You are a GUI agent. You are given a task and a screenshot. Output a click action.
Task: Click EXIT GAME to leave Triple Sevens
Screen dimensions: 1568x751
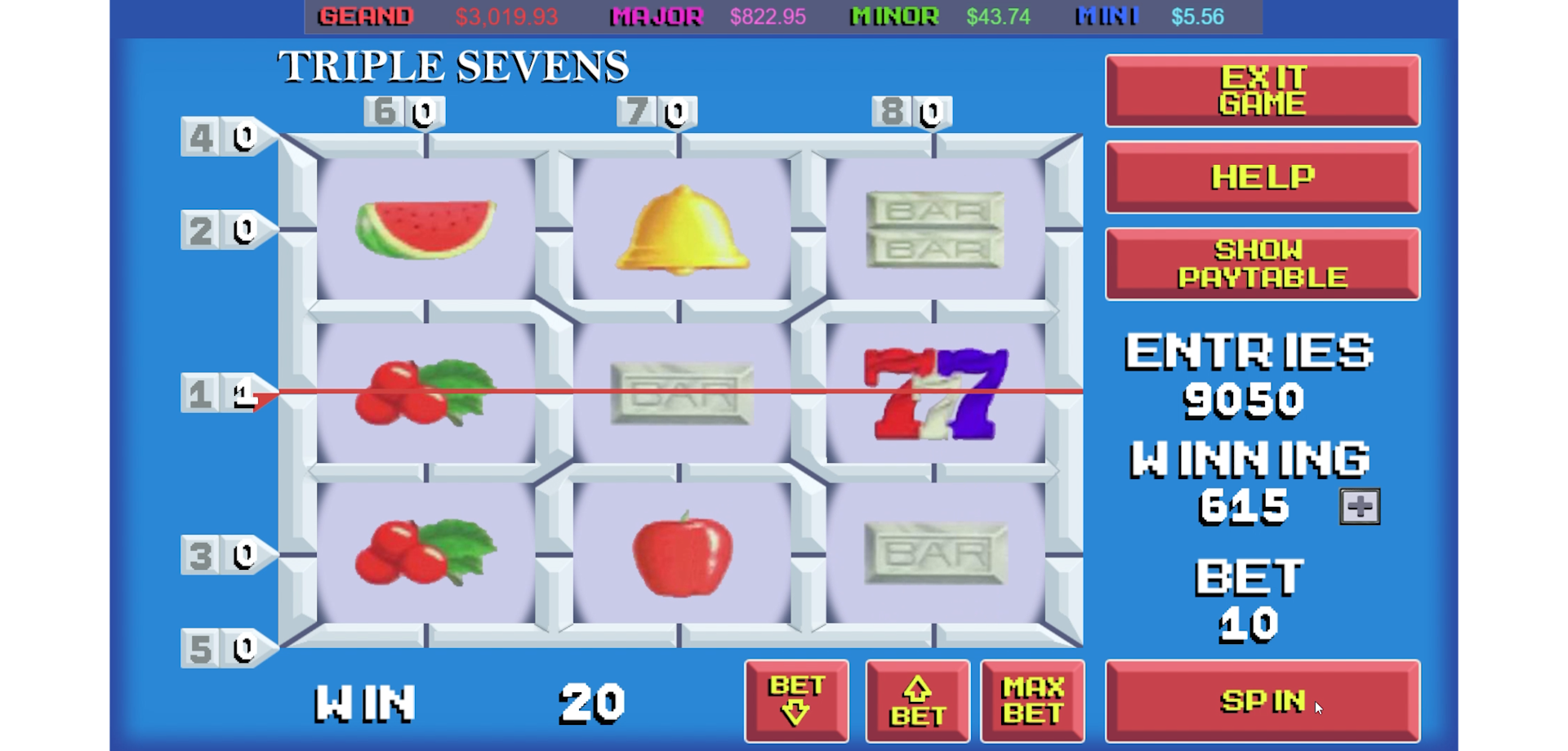(1262, 91)
